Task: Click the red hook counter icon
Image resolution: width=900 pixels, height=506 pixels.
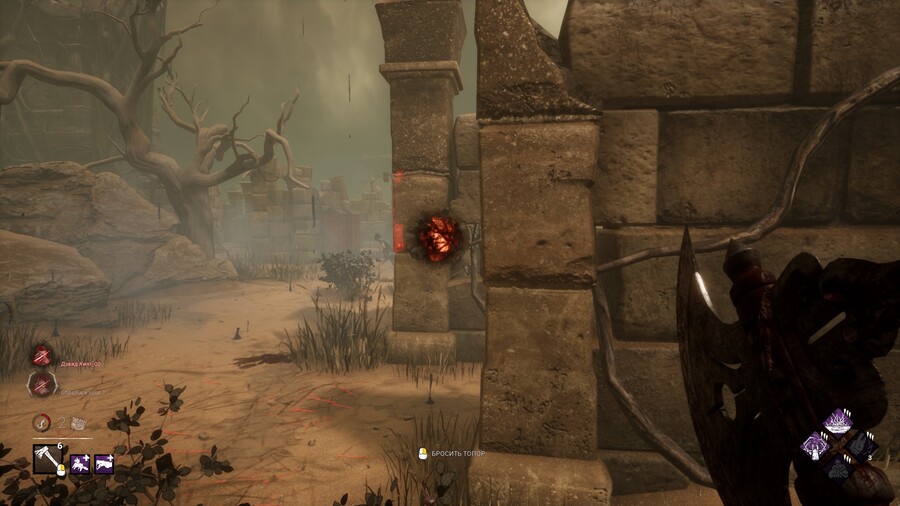Action: coord(41,422)
